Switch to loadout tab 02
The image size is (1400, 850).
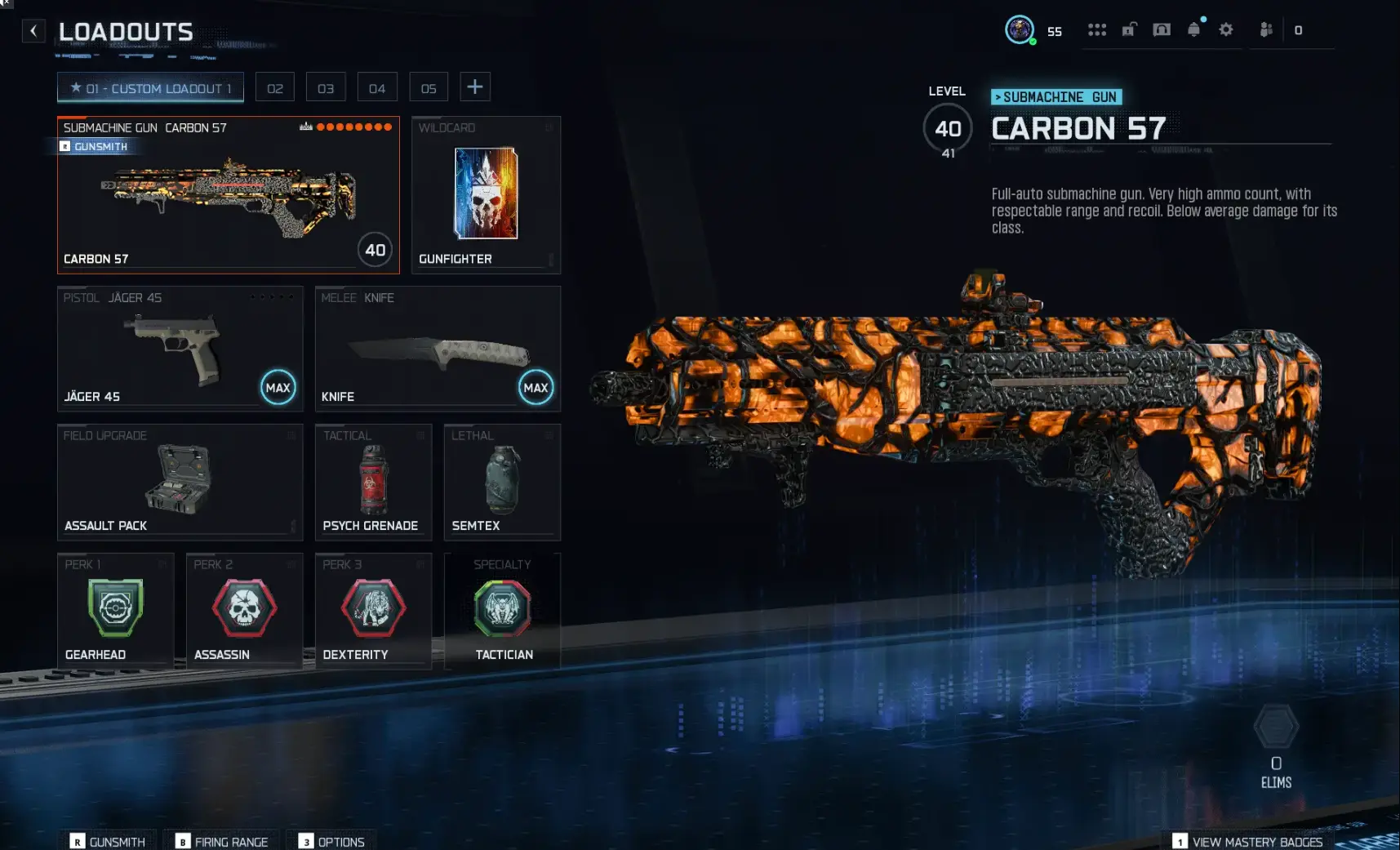275,87
